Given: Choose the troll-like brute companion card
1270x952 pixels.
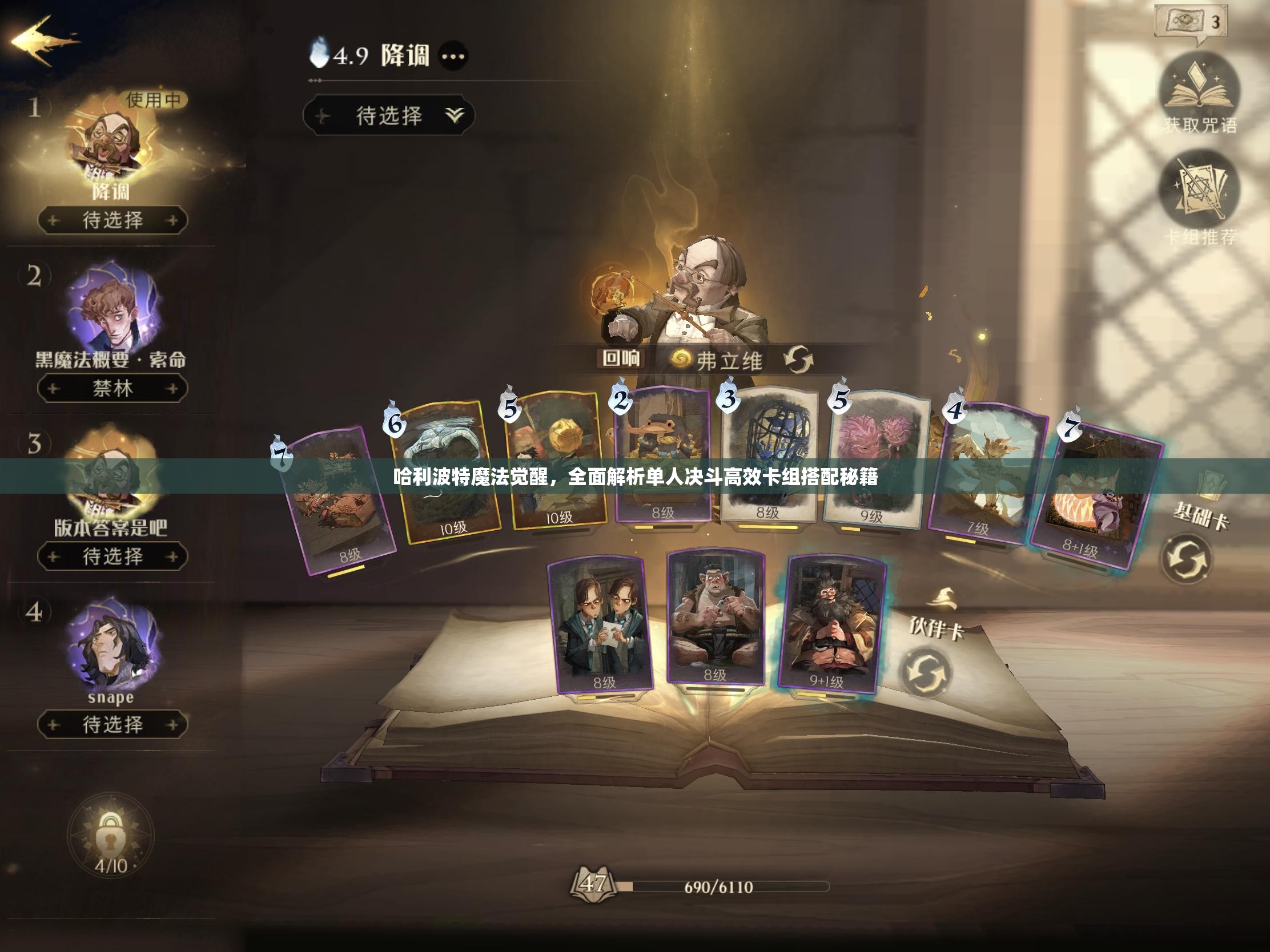Looking at the screenshot, I should point(716,617).
